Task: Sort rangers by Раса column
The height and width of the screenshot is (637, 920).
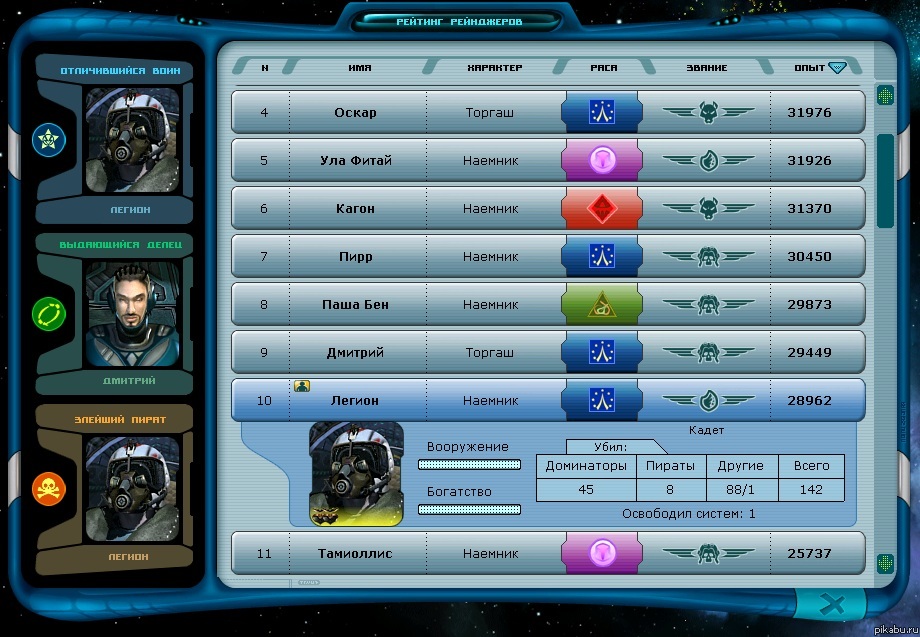Action: (x=603, y=68)
